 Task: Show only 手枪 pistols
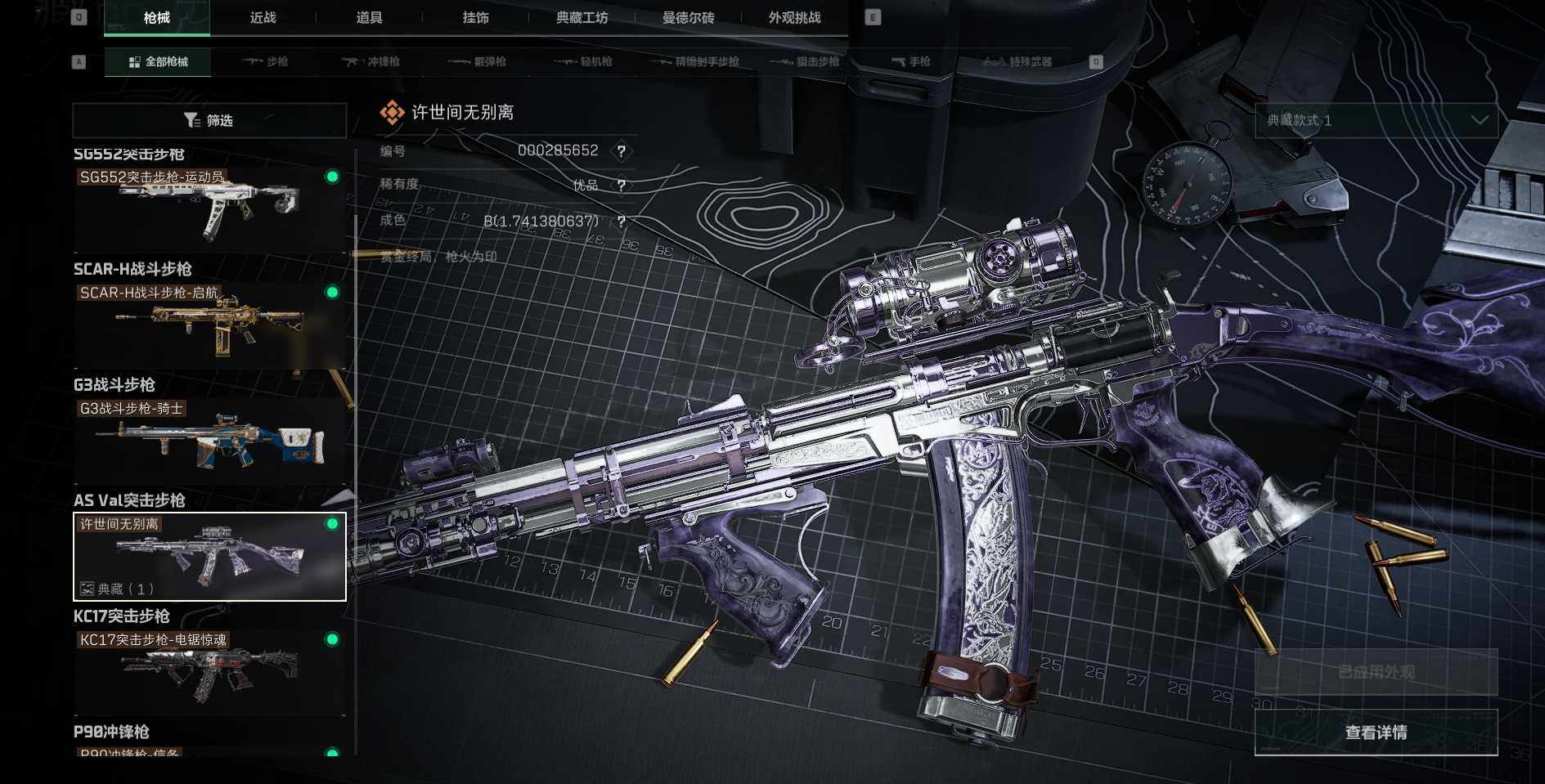pos(910,62)
